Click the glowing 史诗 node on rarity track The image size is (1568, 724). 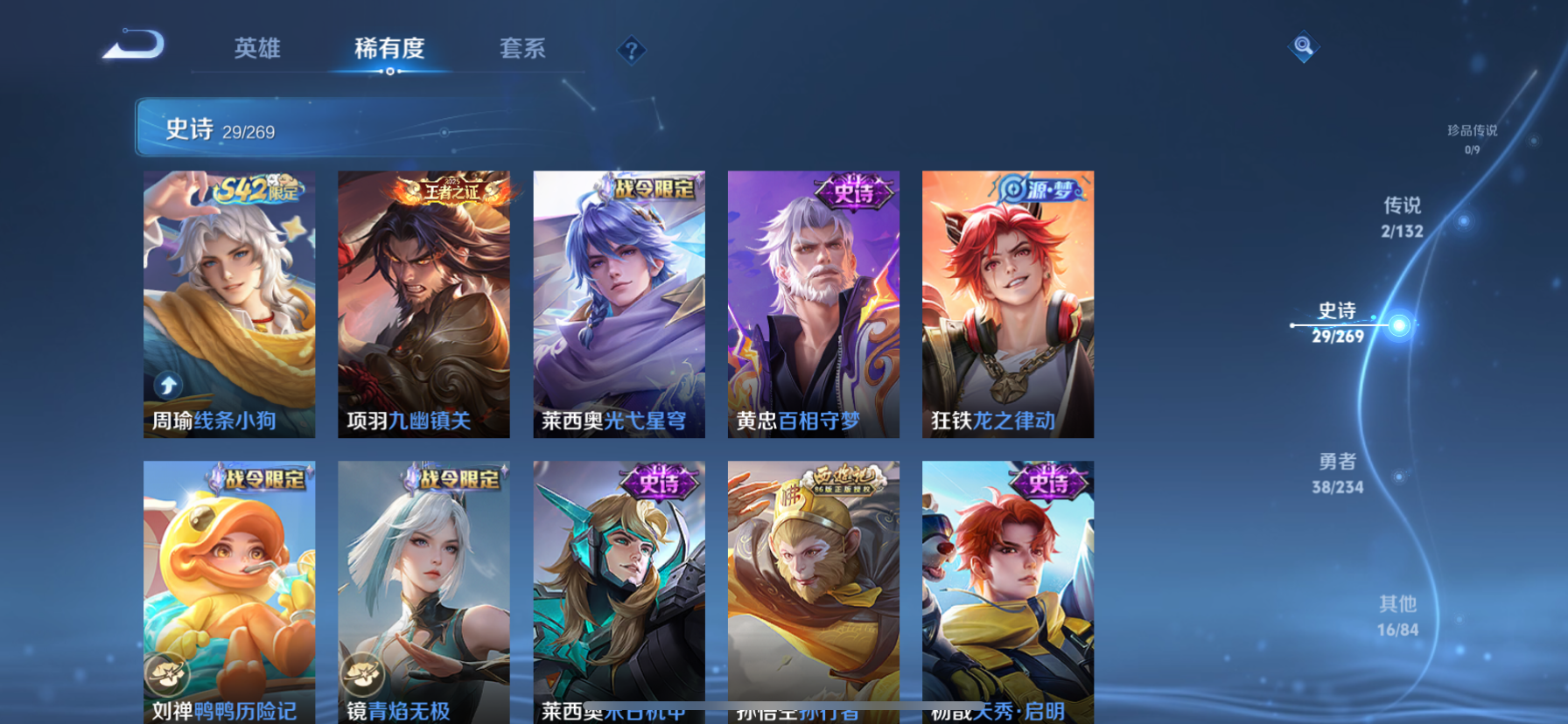point(1400,324)
